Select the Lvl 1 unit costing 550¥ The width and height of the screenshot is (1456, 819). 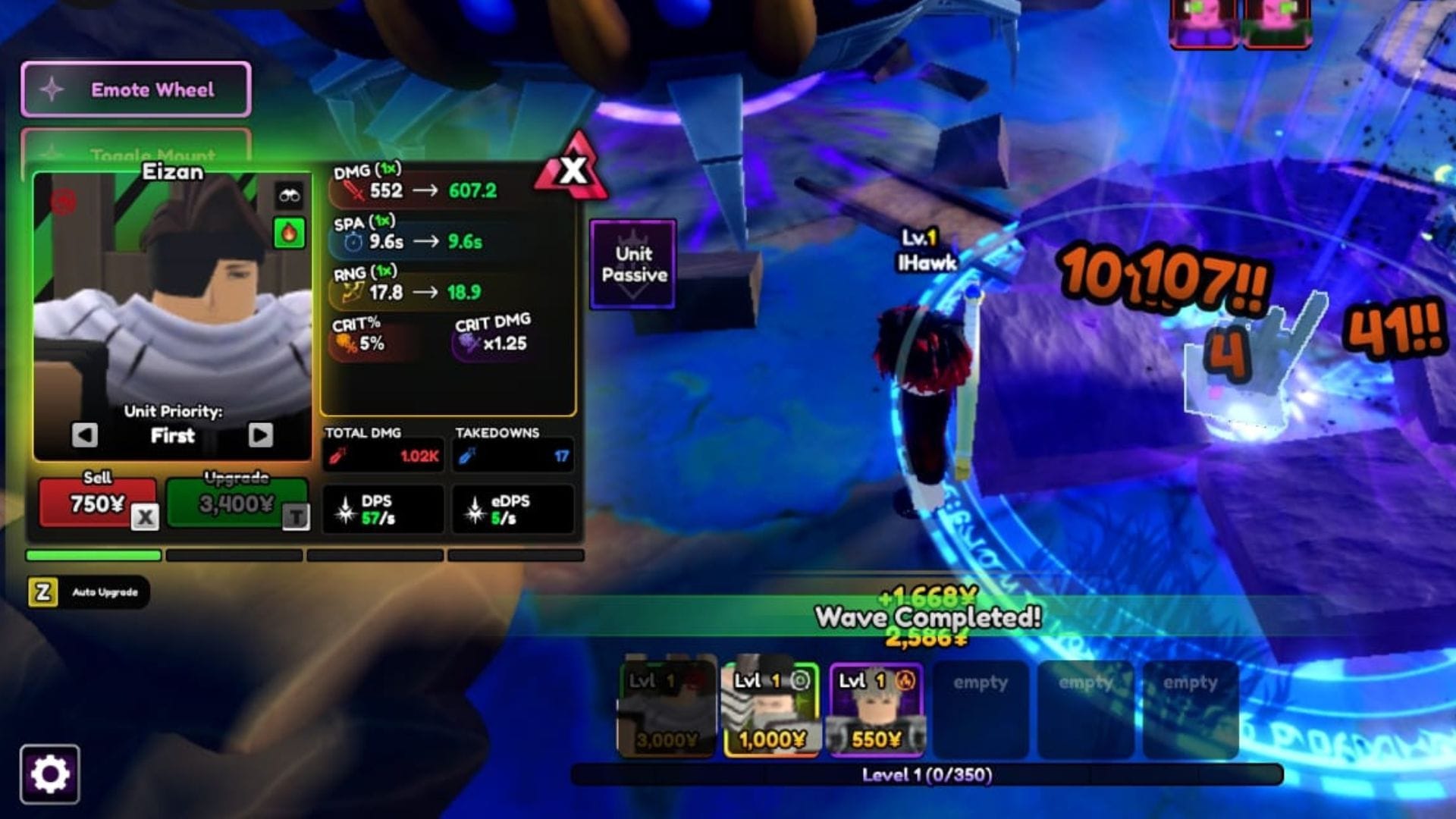click(x=876, y=705)
